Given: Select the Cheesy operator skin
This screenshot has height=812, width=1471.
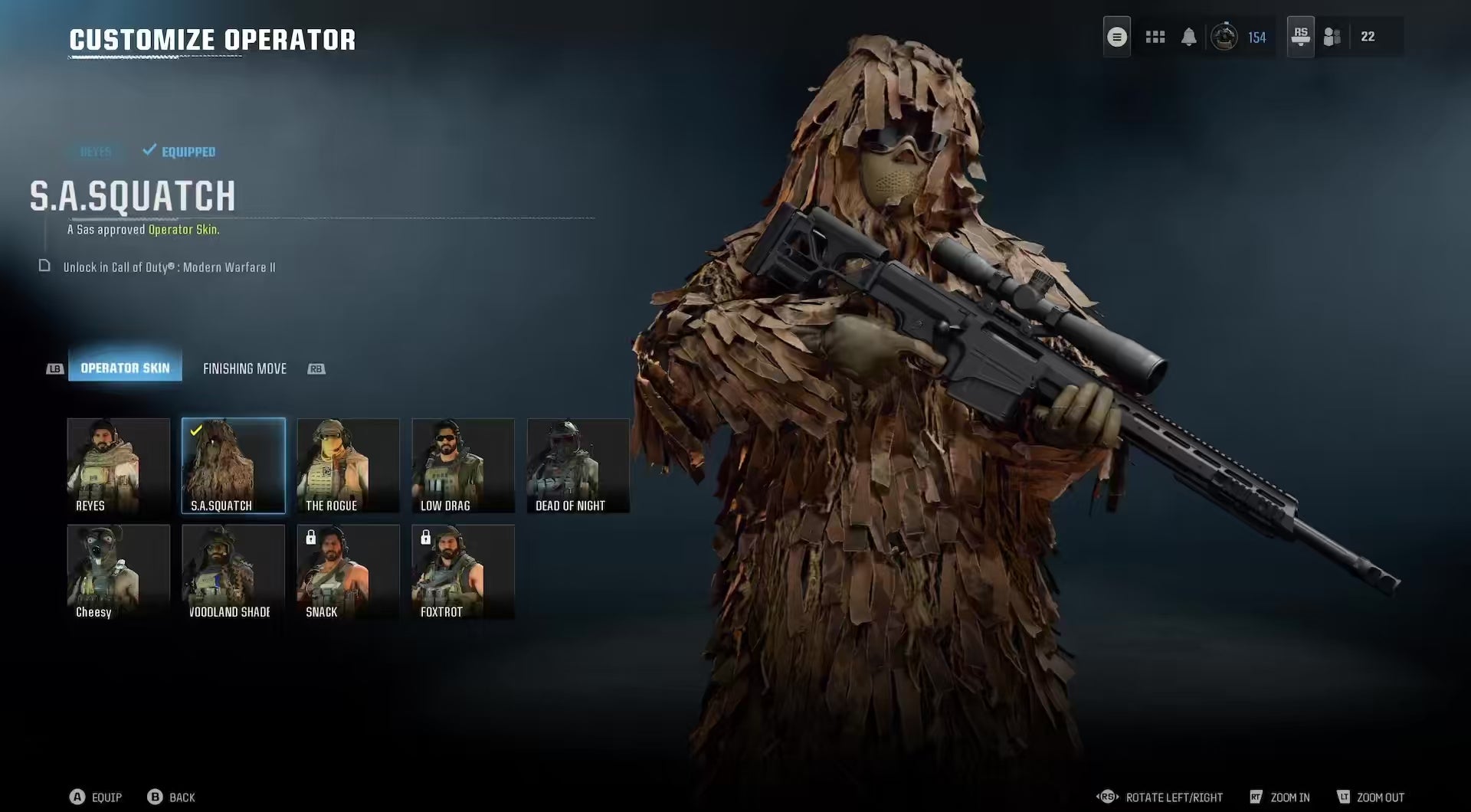Looking at the screenshot, I should [118, 571].
